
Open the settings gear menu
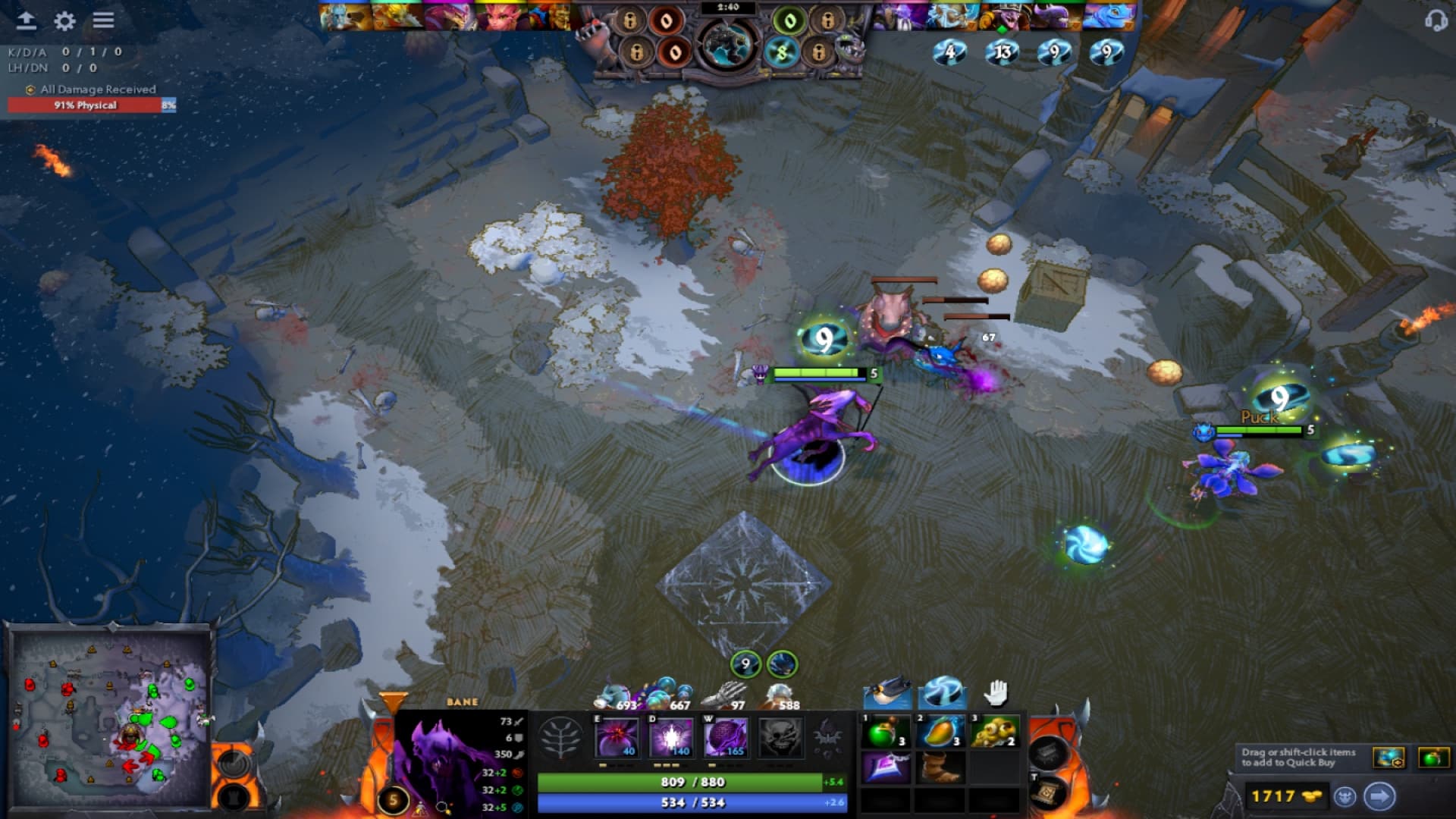[65, 21]
